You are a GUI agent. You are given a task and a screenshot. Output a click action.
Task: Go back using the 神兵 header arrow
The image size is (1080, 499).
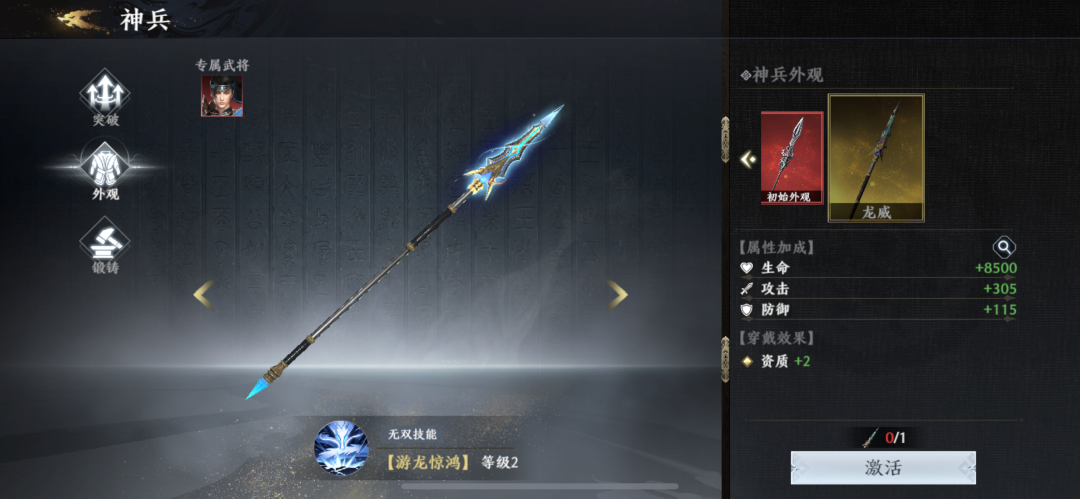tap(80, 18)
